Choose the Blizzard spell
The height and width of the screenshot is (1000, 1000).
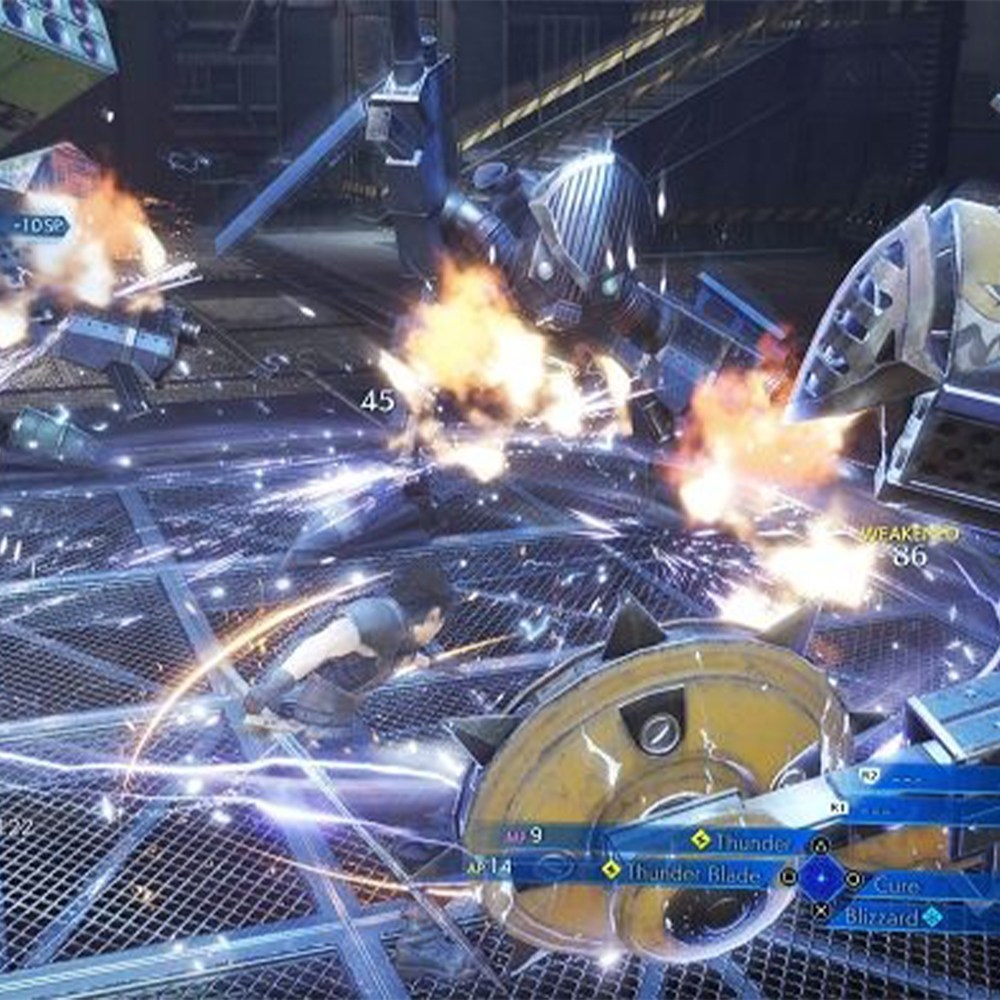coord(880,916)
